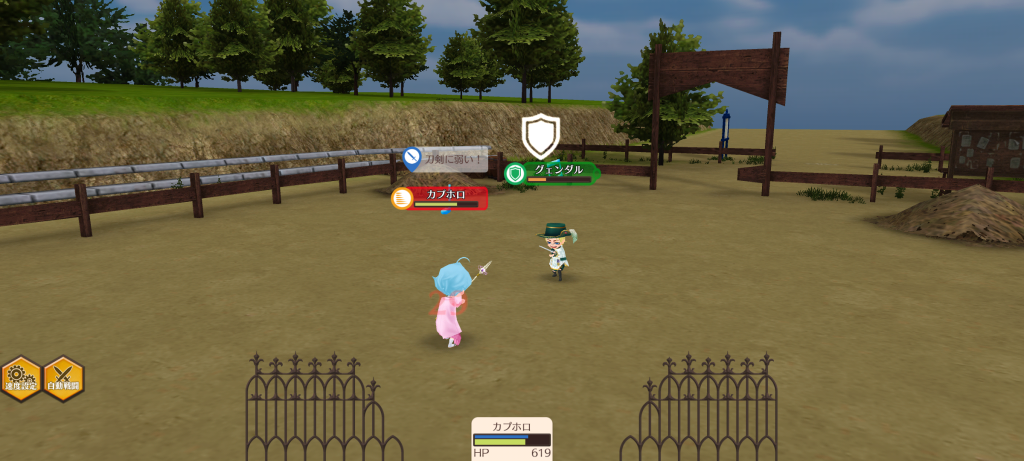
Task: Toggle the 自動戦闘 auto battle button
Action: coord(63,379)
